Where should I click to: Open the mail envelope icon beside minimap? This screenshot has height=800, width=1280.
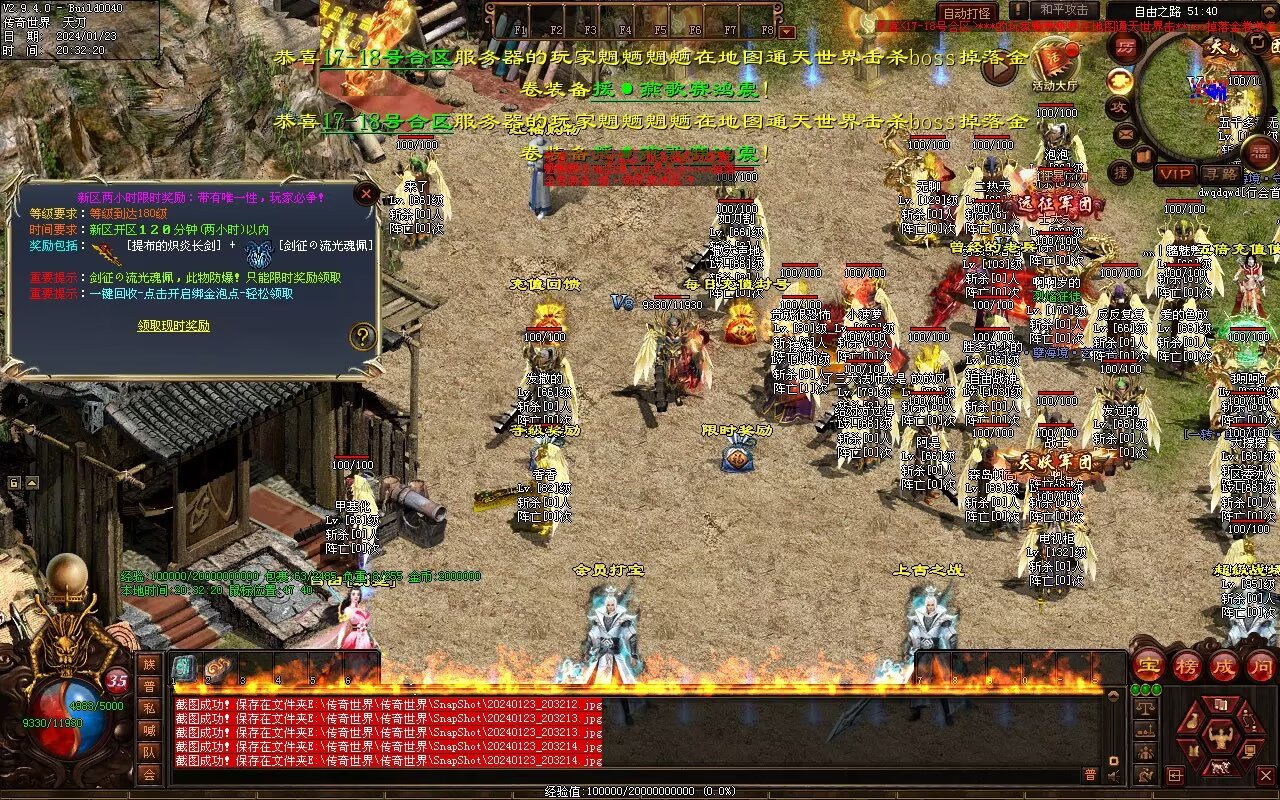tap(1126, 133)
